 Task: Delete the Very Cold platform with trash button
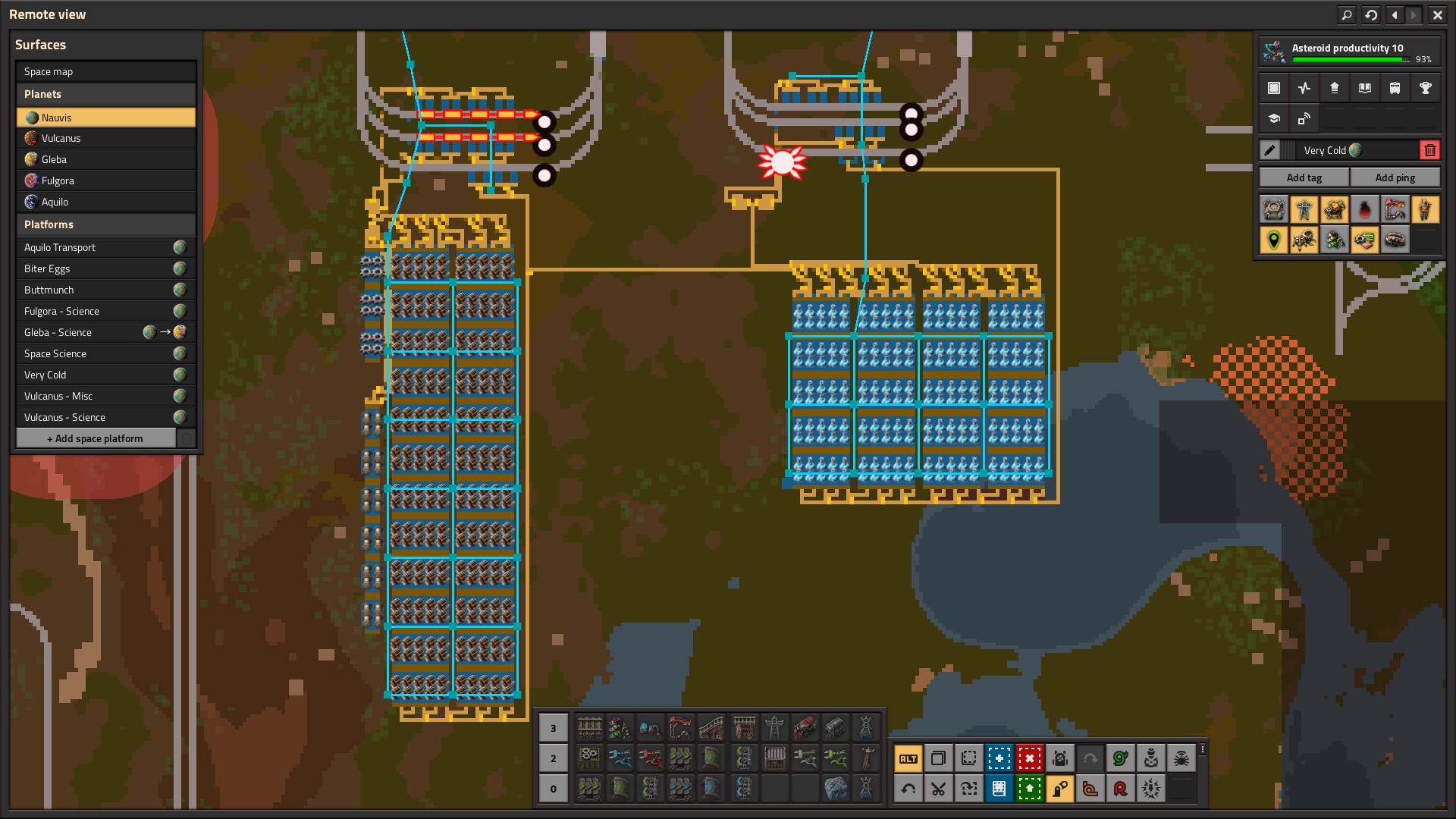coord(1429,150)
